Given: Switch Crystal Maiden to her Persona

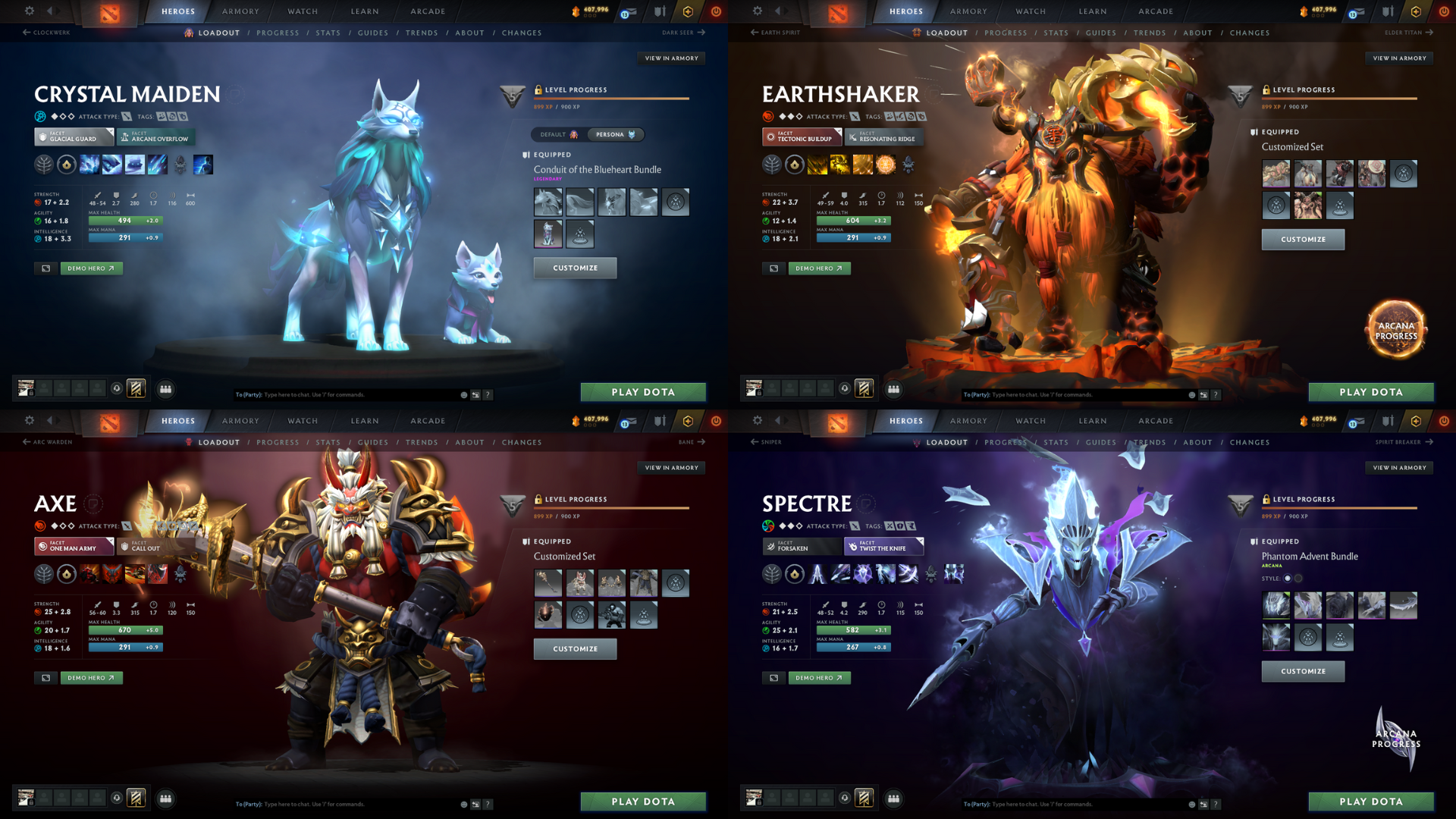Looking at the screenshot, I should (616, 134).
